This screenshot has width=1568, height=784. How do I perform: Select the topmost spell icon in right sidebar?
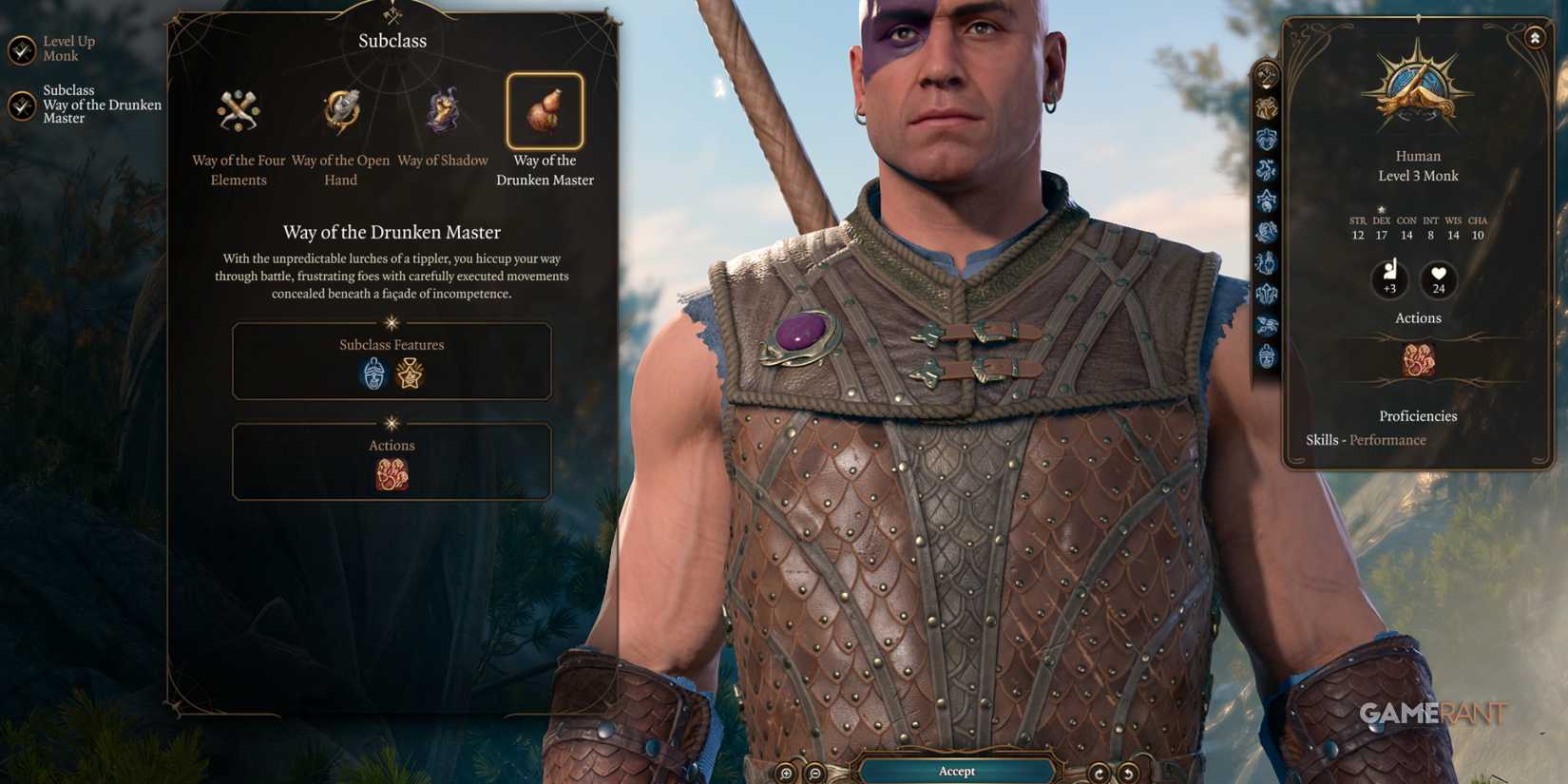(1266, 71)
